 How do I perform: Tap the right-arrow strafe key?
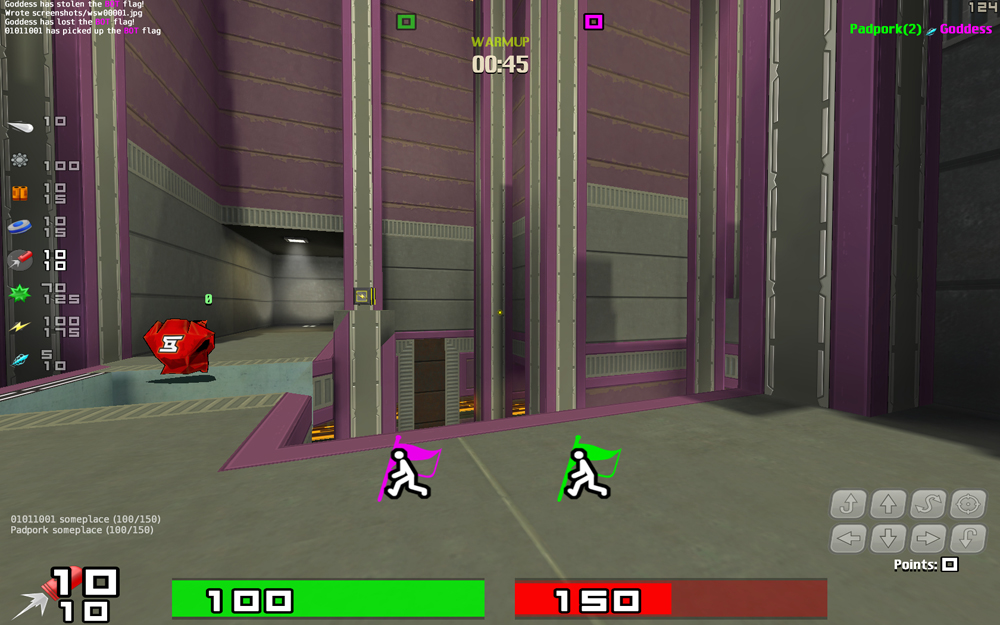[x=928, y=540]
